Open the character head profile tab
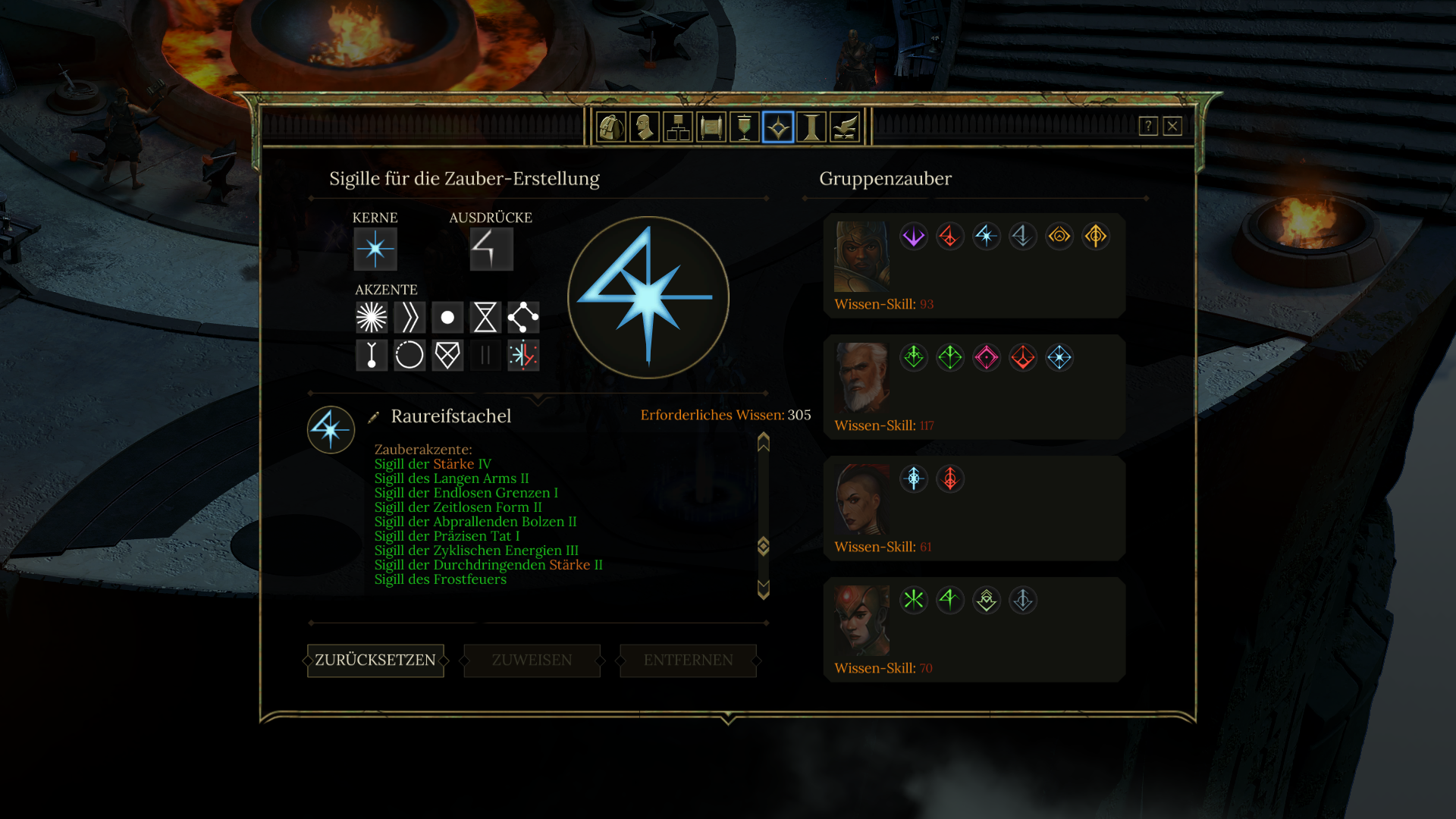Viewport: 1456px width, 819px height. click(644, 127)
